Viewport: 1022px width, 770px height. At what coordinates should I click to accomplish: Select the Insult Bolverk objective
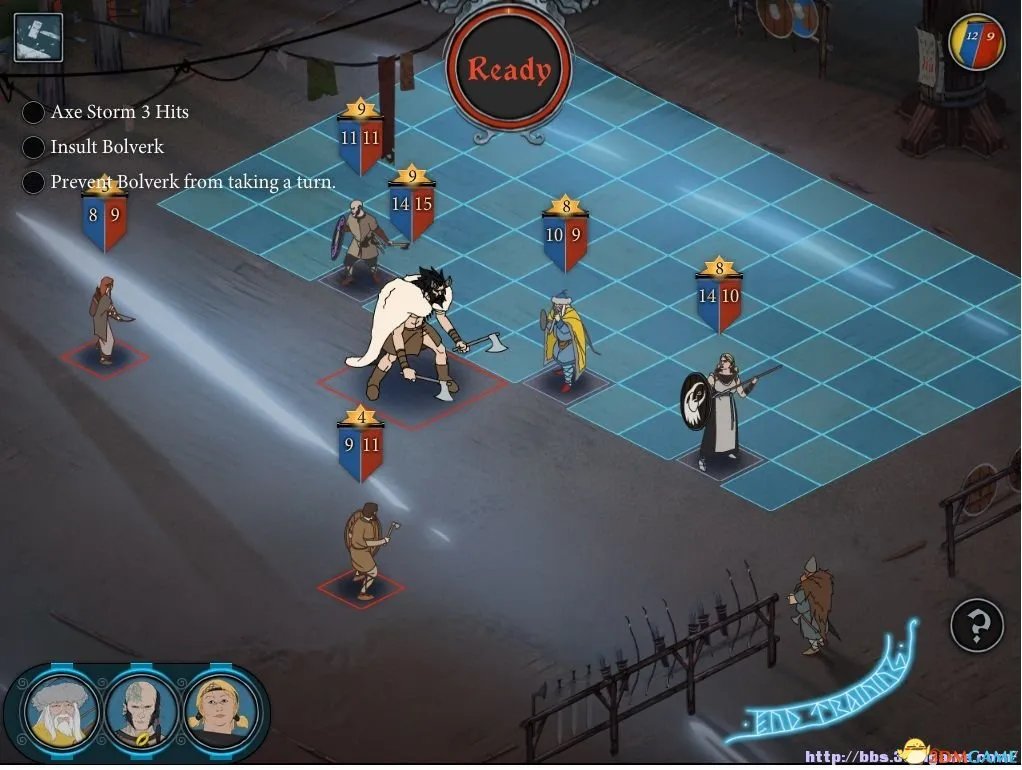(106, 147)
